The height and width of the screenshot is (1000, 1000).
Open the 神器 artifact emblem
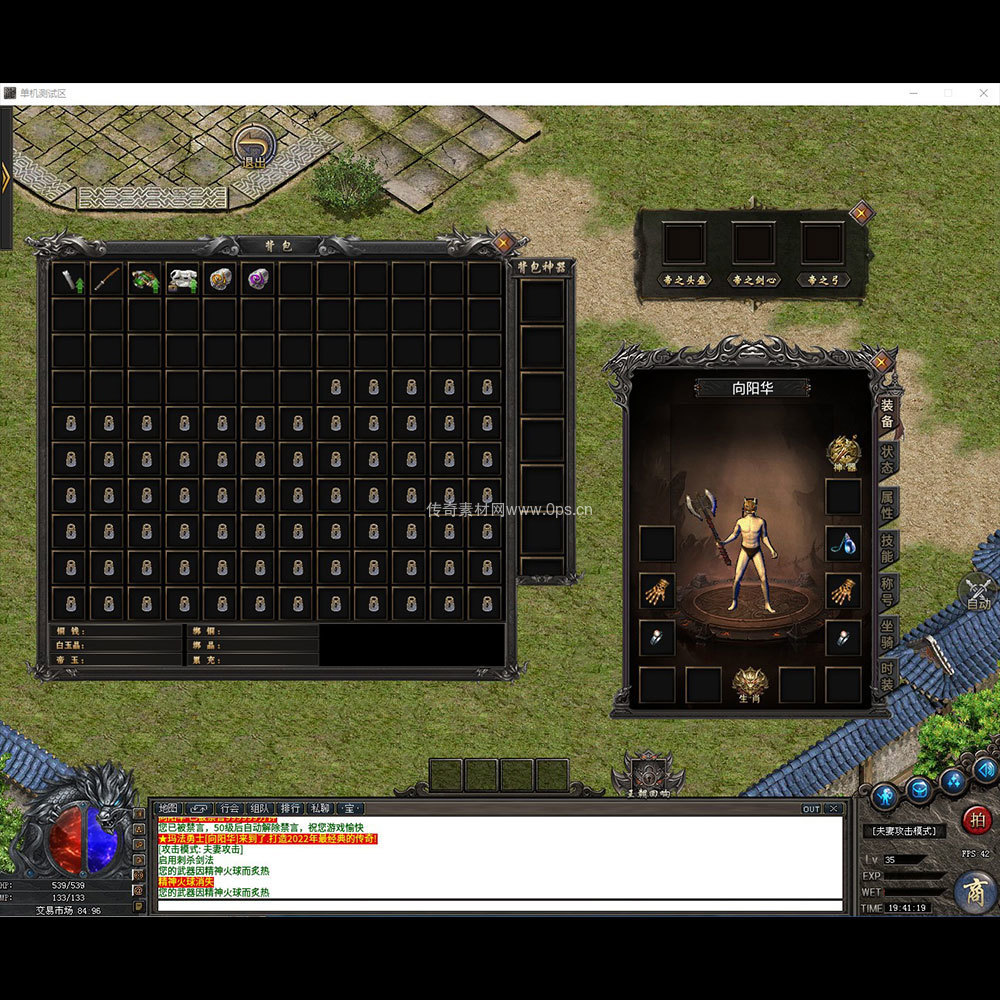point(843,452)
